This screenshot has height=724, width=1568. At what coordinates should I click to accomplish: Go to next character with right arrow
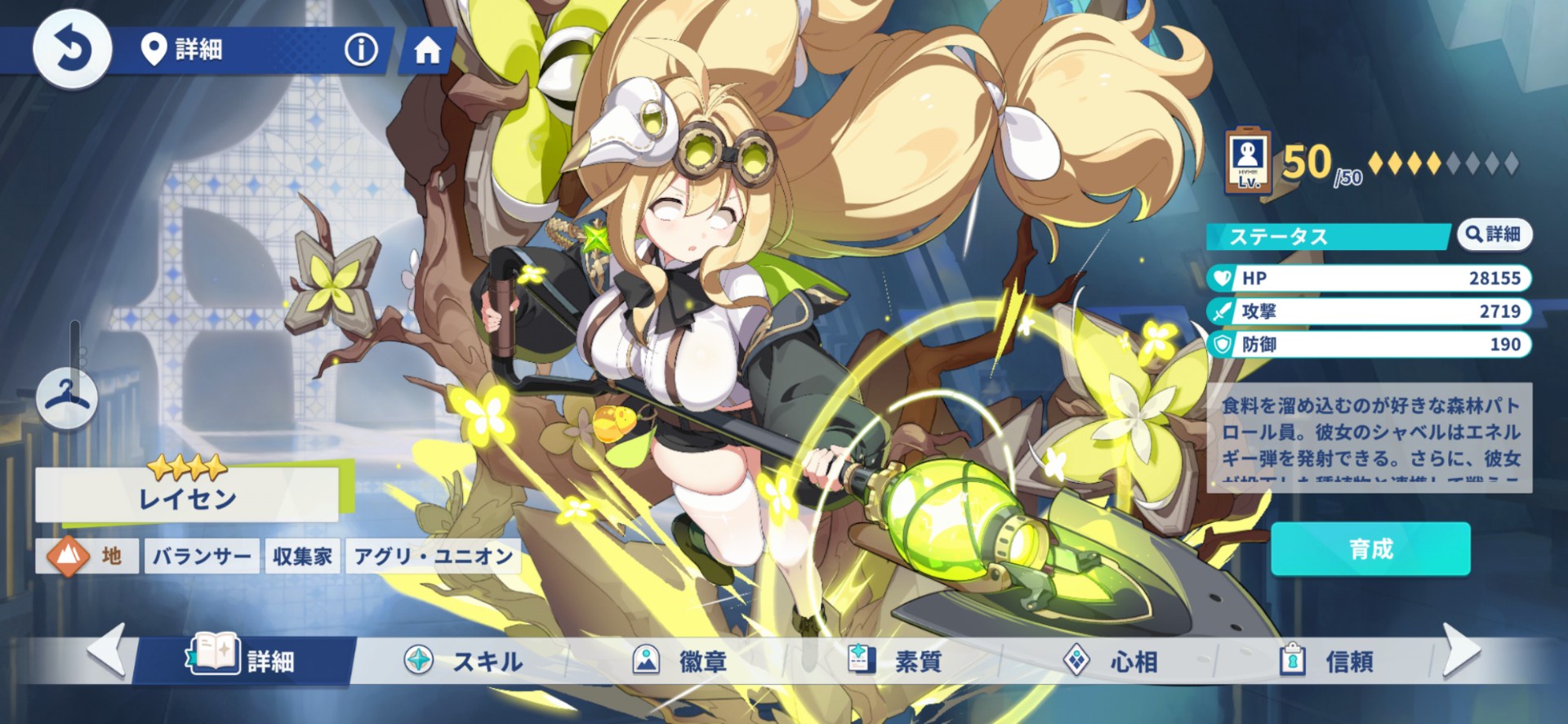1460,650
